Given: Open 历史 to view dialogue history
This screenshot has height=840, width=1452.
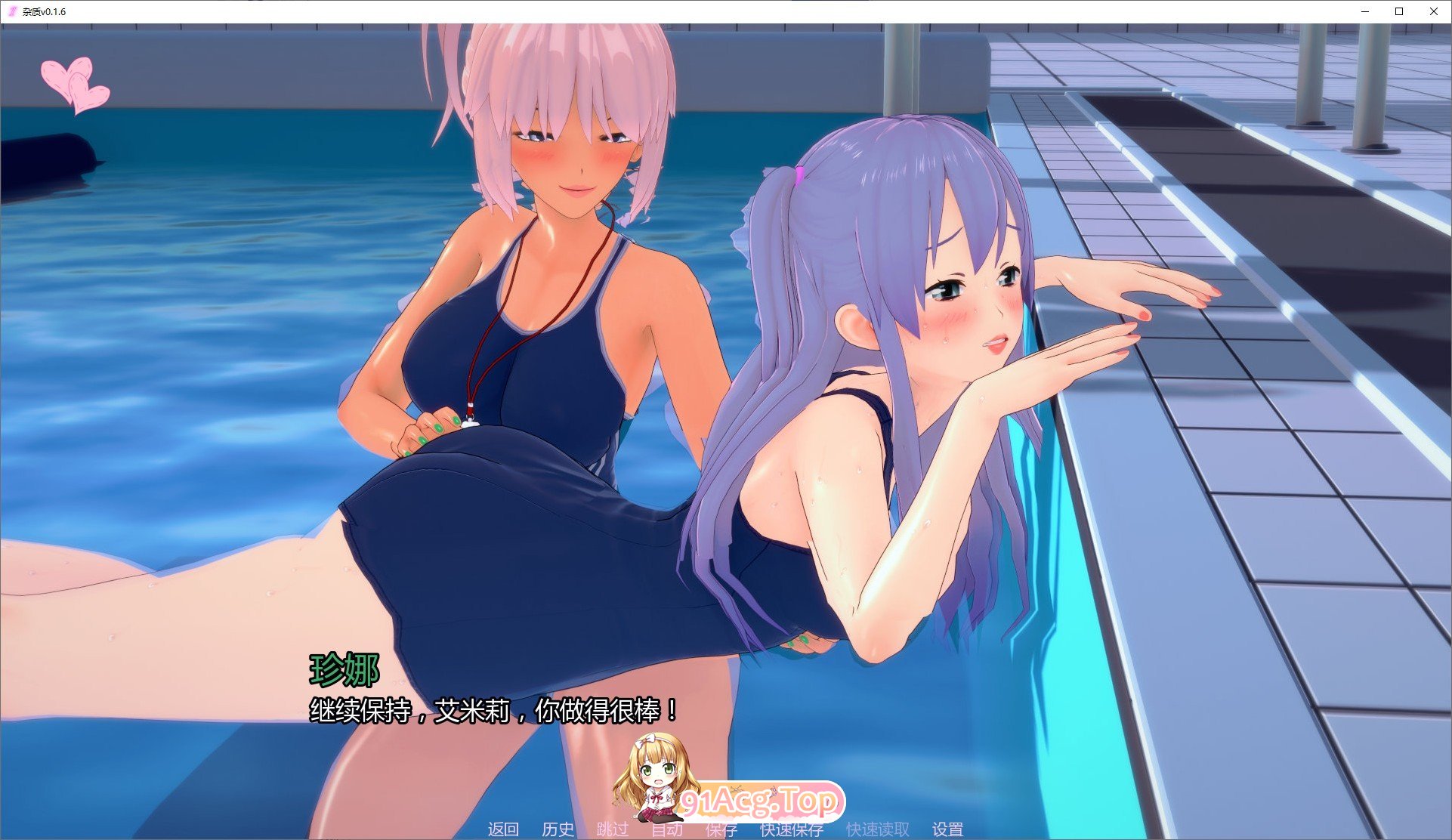Looking at the screenshot, I should click(557, 828).
